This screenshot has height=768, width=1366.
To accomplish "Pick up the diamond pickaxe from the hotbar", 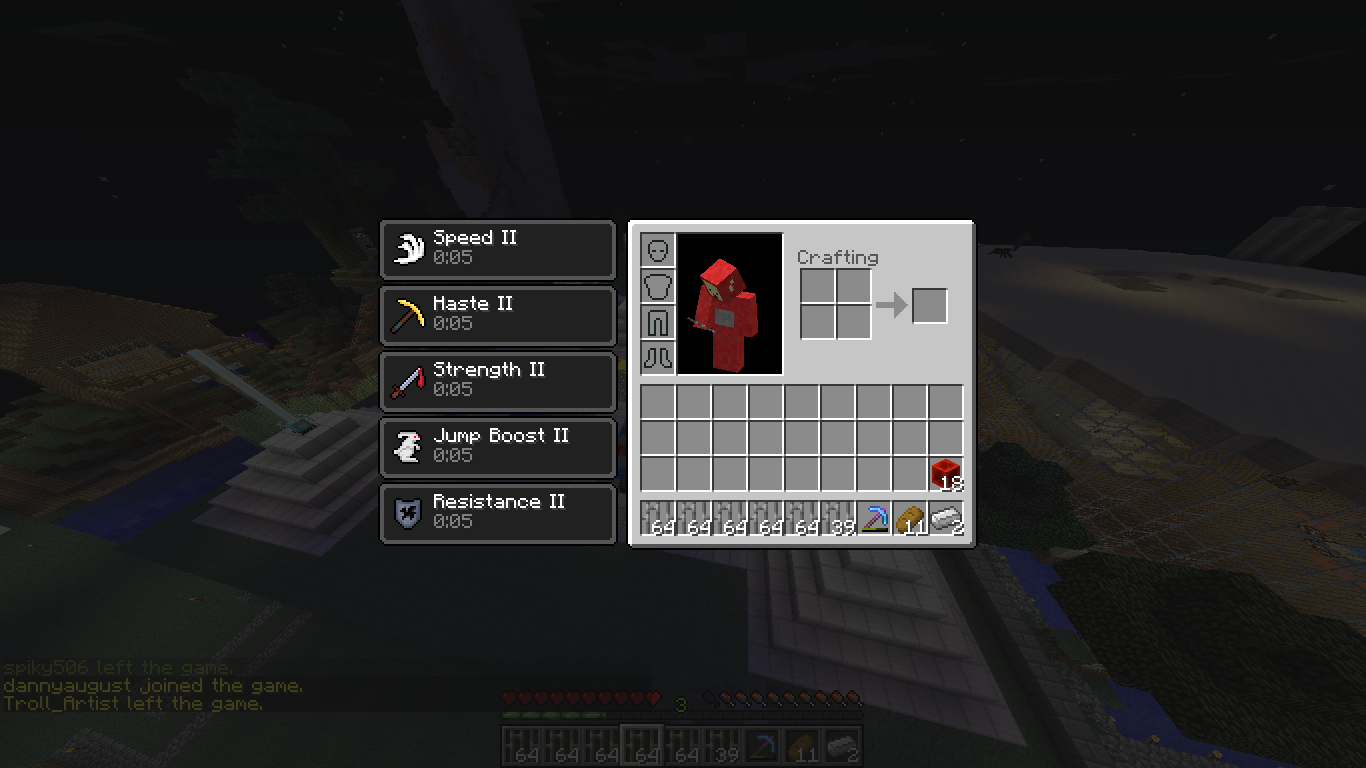I will coord(874,518).
